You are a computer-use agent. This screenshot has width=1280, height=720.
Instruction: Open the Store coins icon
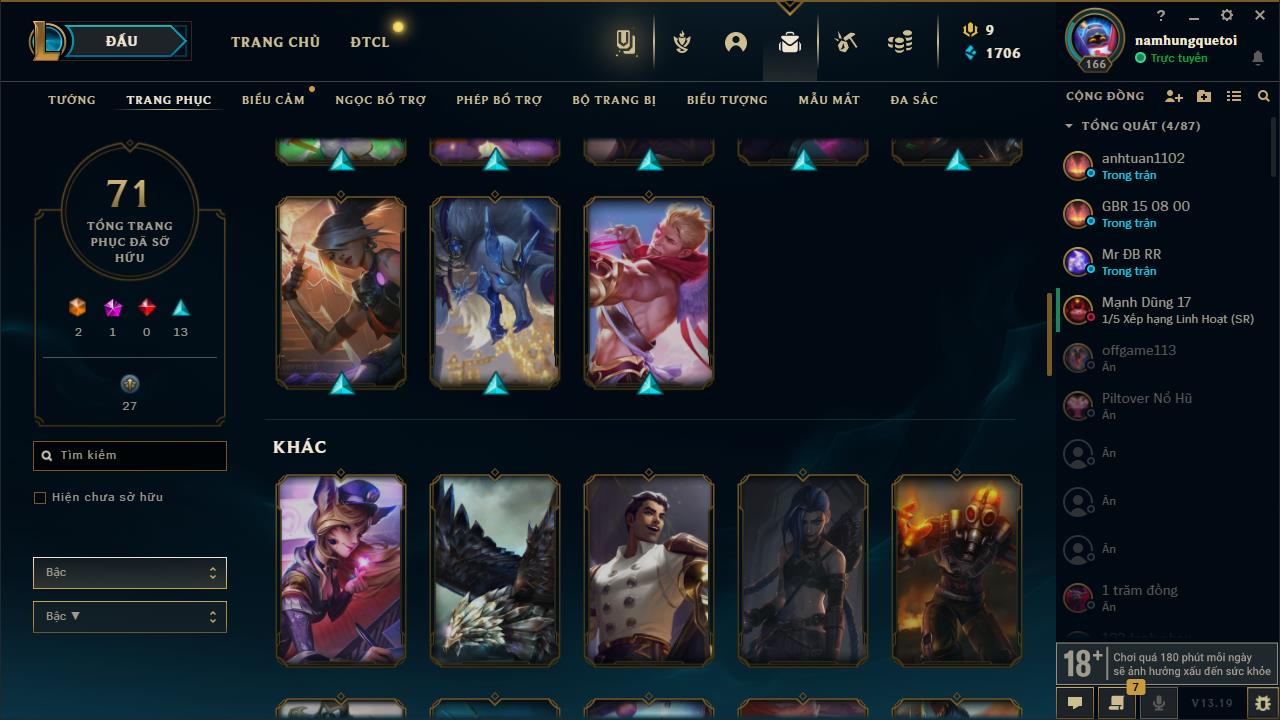point(898,42)
